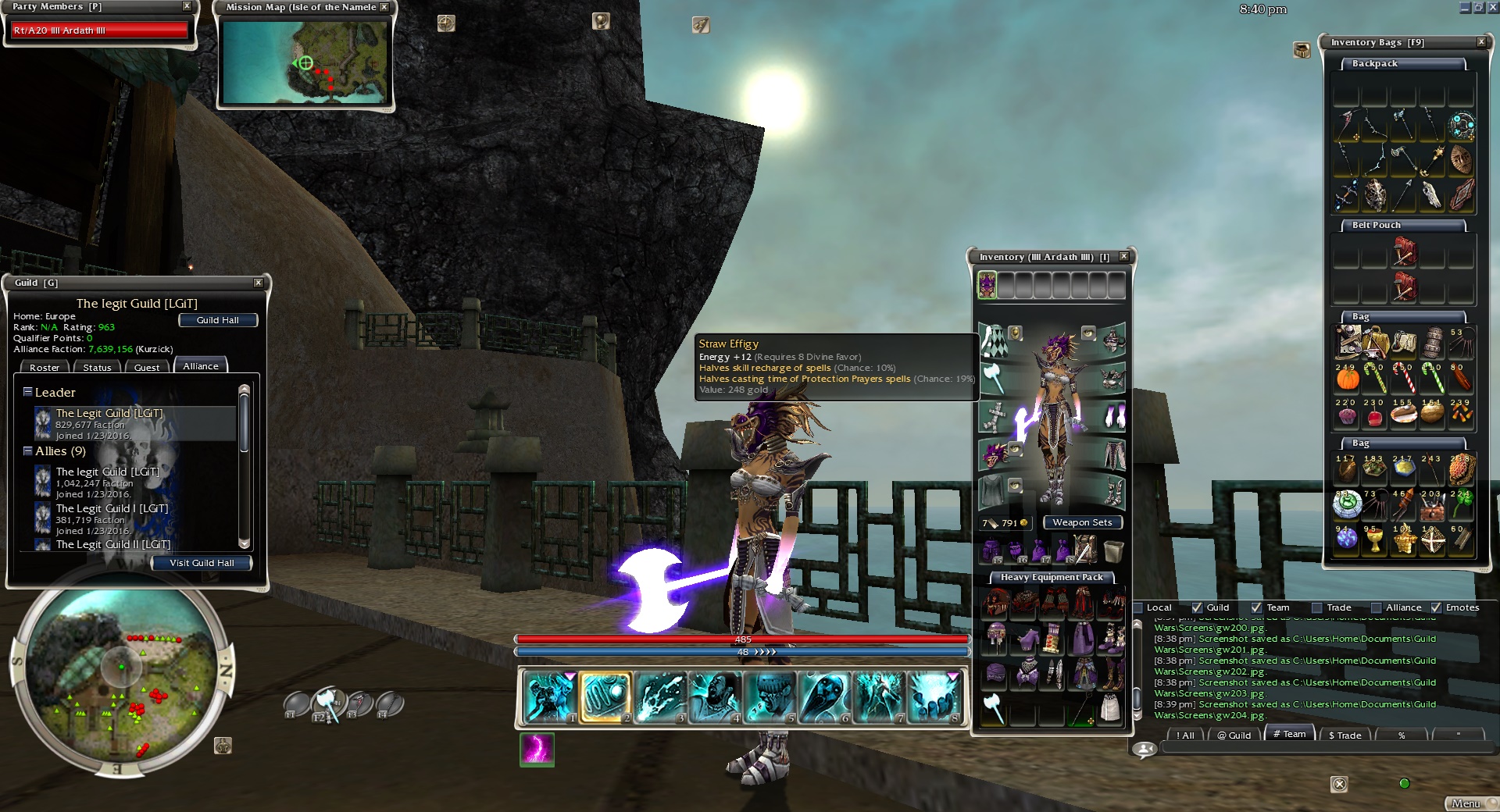Enable the Trade chat channel checkbox
The image size is (1500, 812).
point(1317,607)
